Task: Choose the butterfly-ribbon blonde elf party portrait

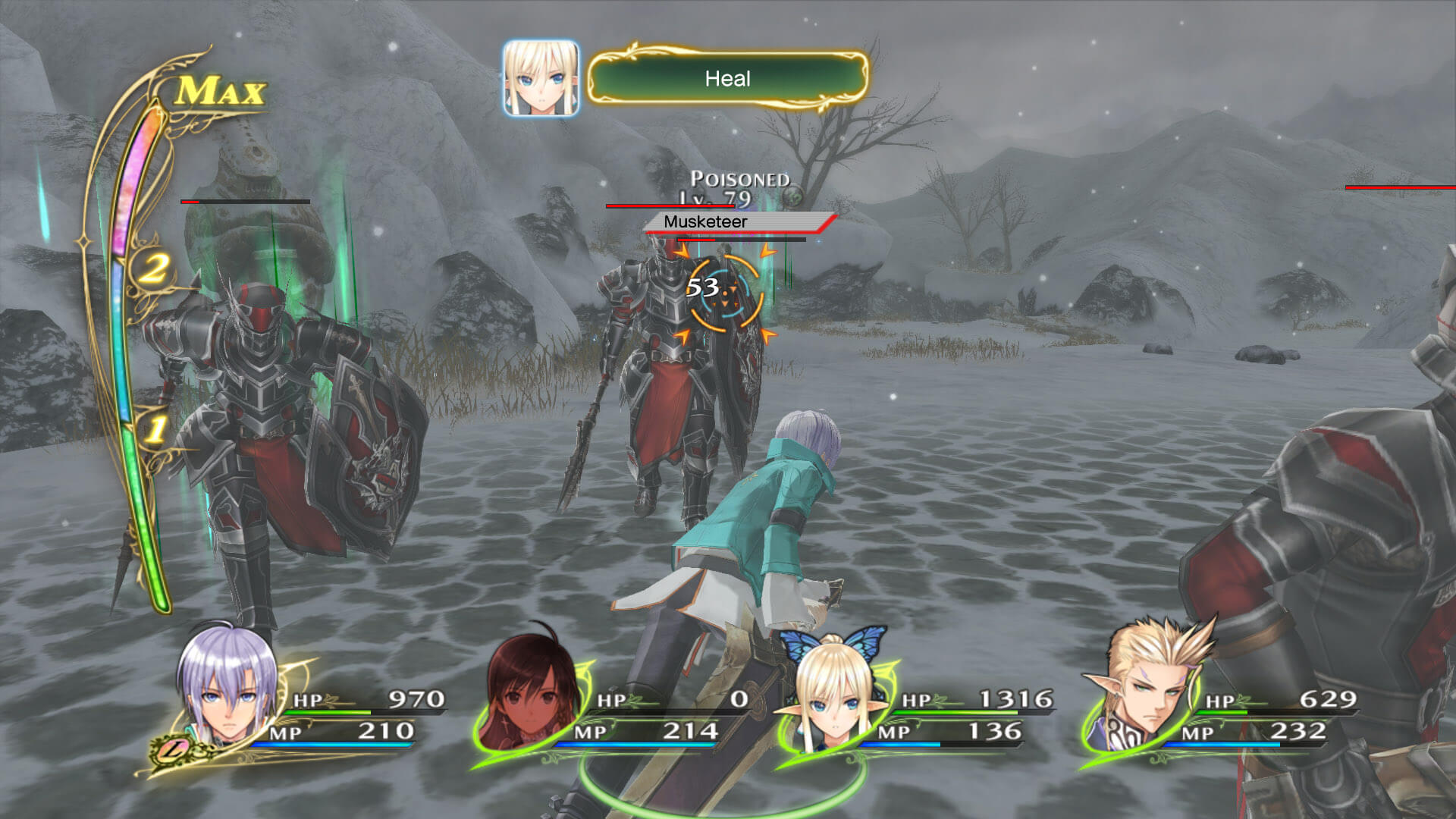Action: tap(833, 694)
